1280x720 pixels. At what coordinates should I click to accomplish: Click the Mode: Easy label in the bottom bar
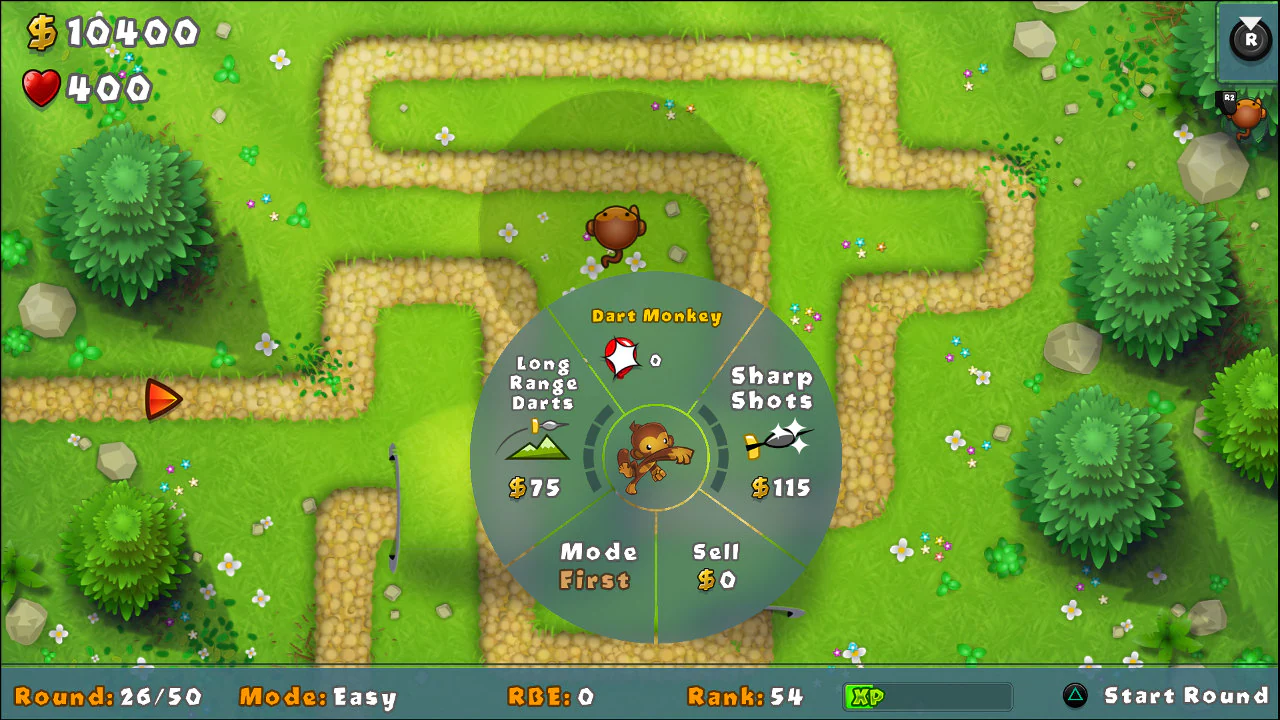point(317,697)
